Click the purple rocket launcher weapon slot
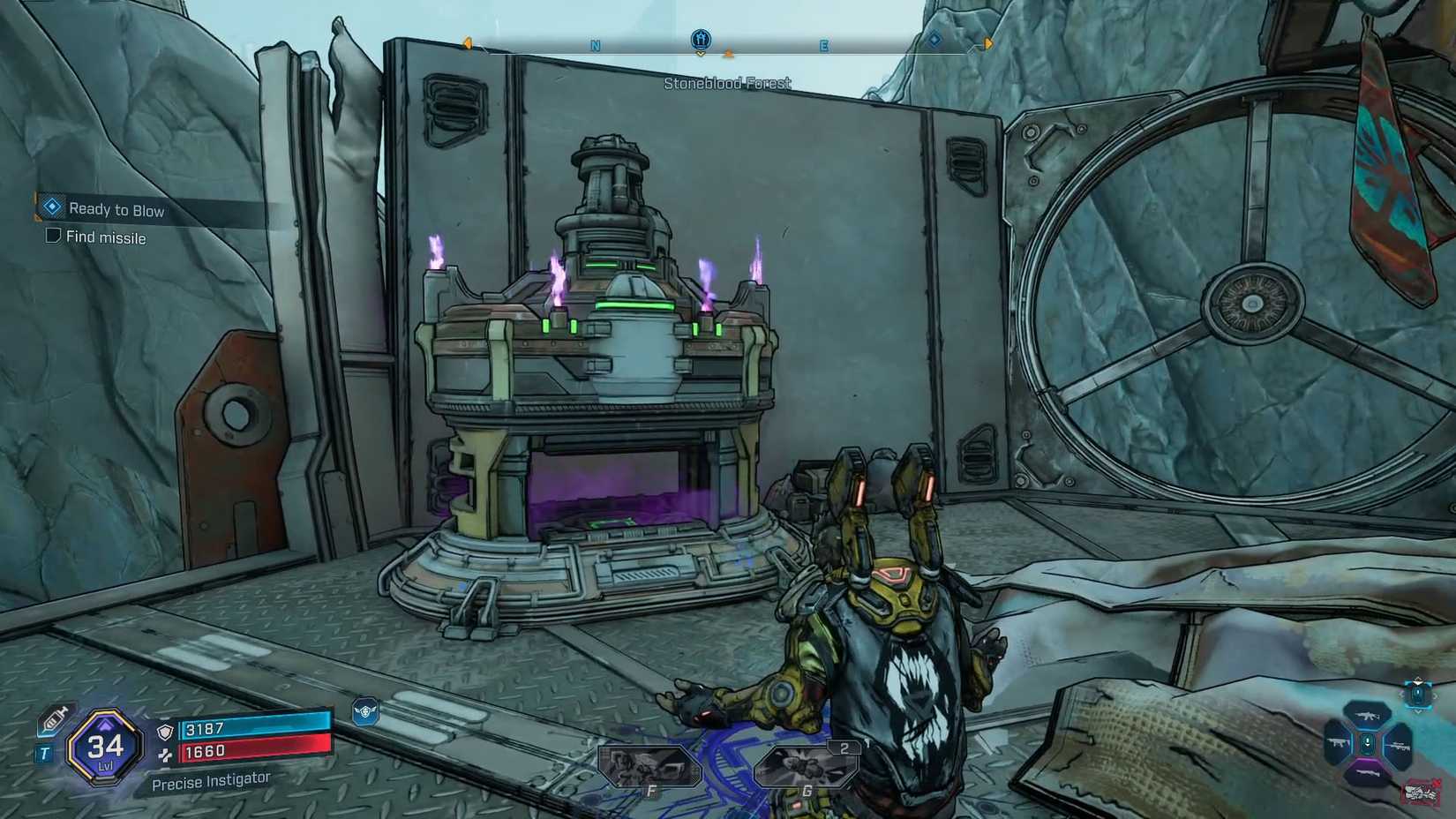This screenshot has width=1456, height=819. tap(1368, 771)
